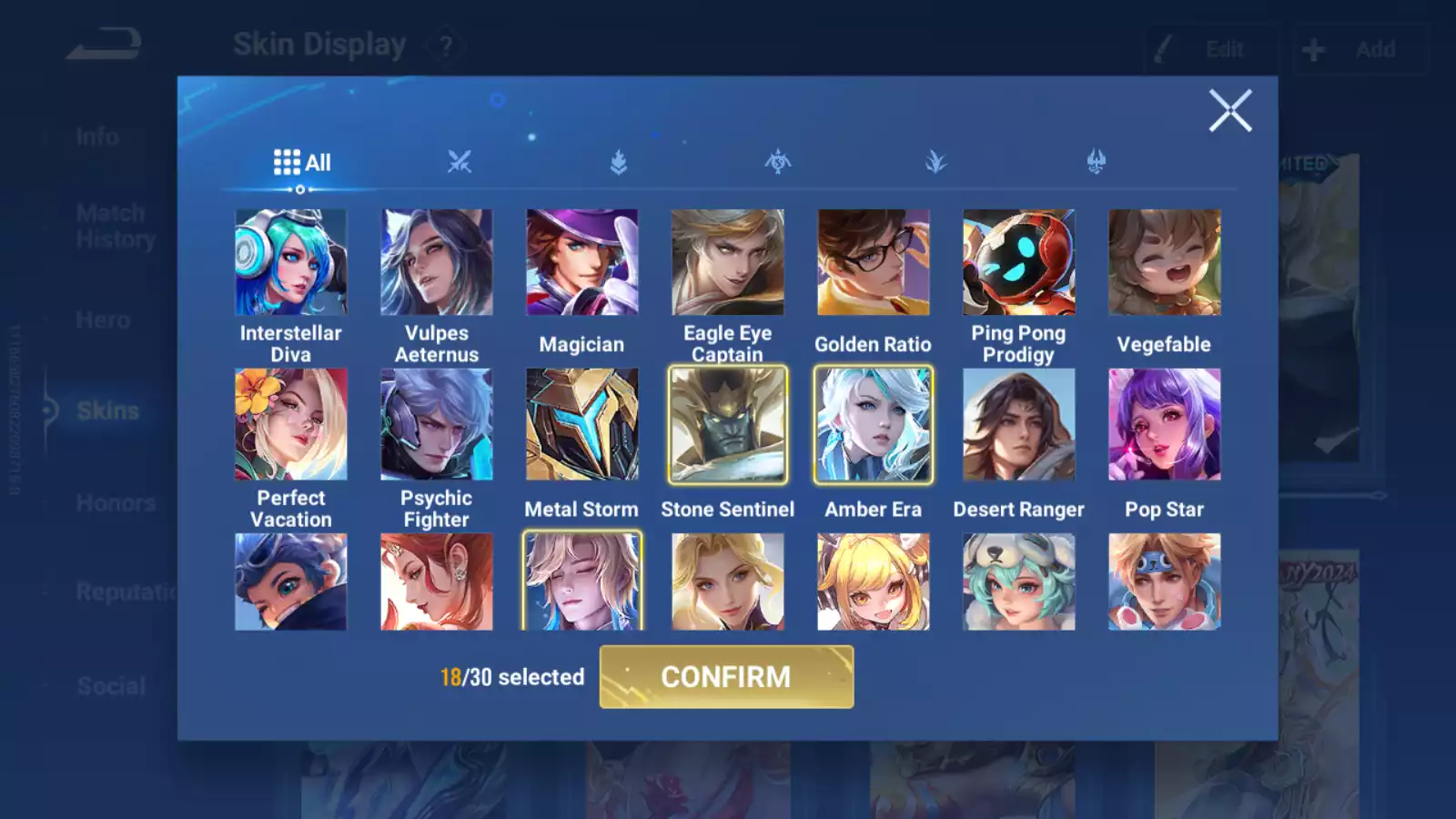This screenshot has width=1456, height=819.
Task: Confirm the skin selection
Action: tap(726, 677)
